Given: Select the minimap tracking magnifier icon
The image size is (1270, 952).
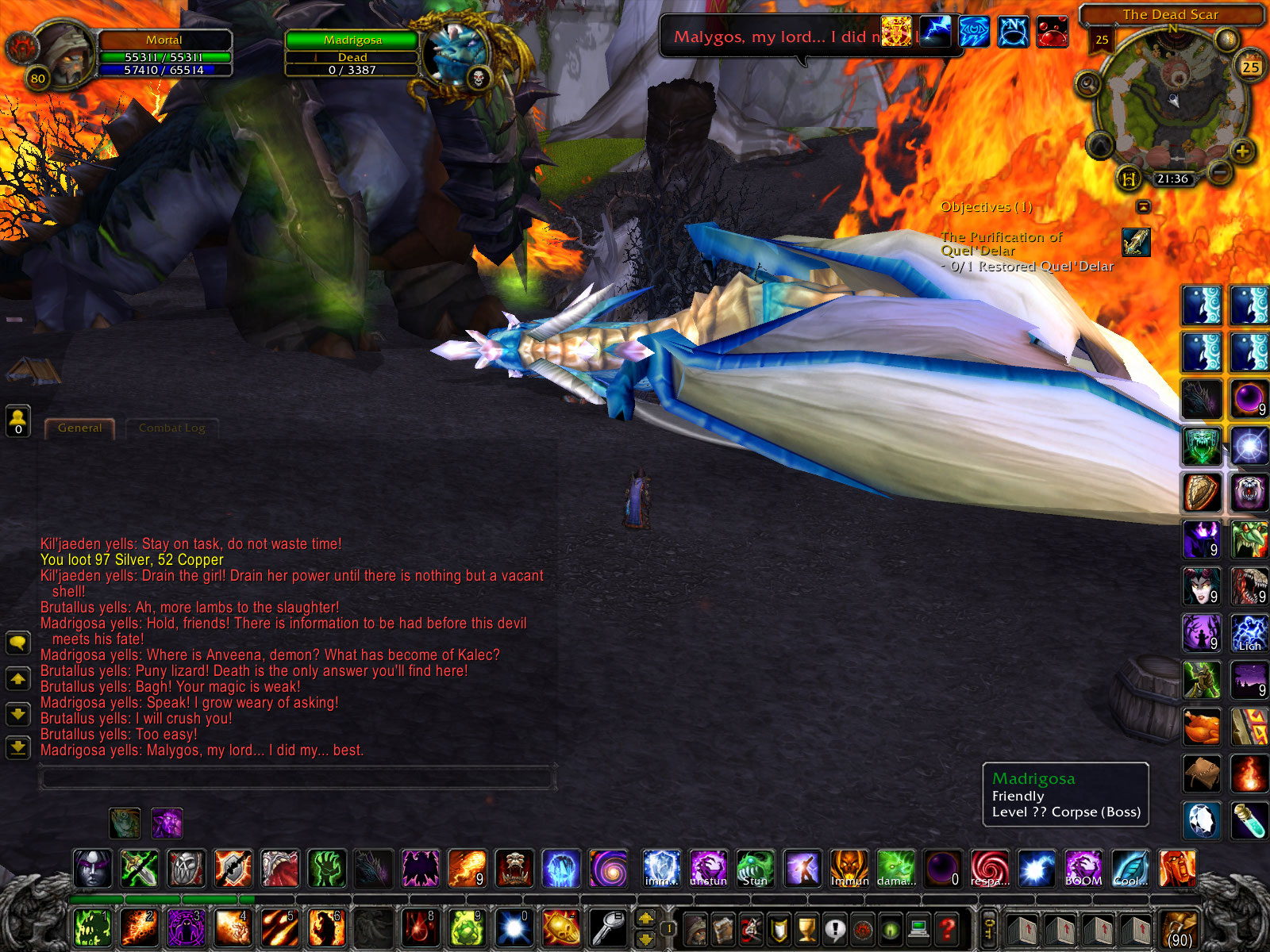Looking at the screenshot, I should click(x=1087, y=84).
